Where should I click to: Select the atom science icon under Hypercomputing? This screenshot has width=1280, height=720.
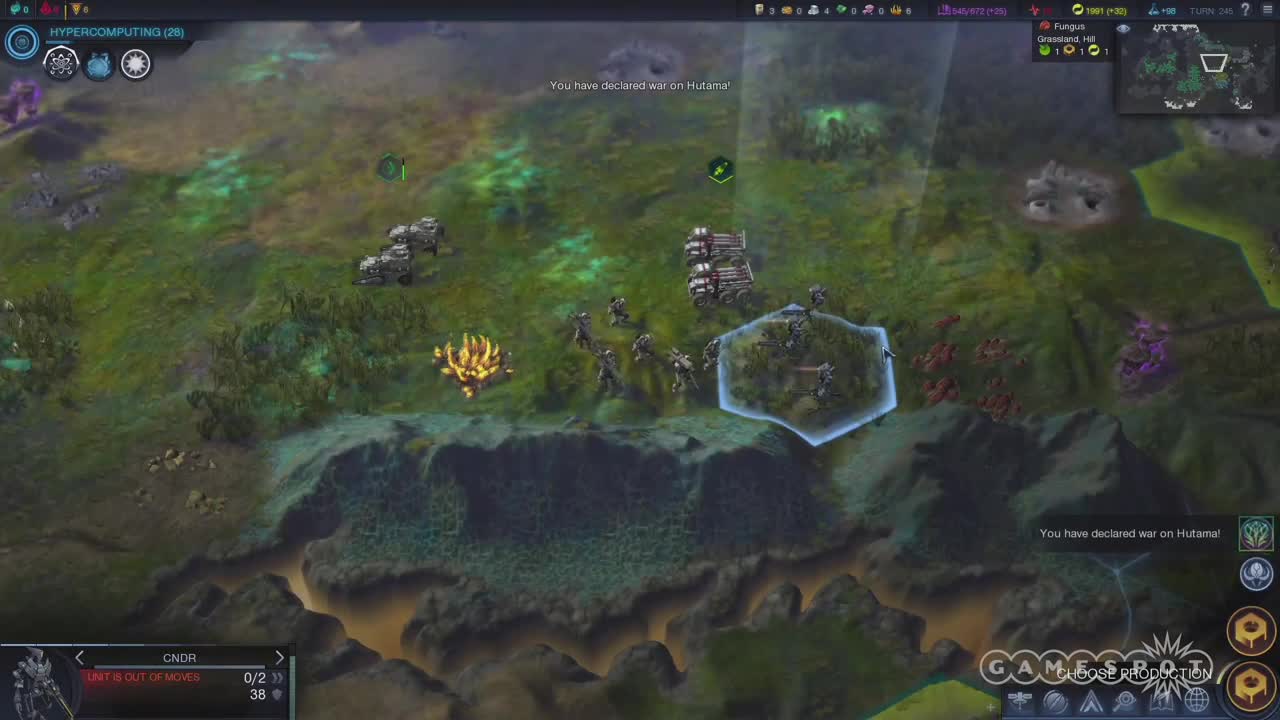tap(61, 63)
